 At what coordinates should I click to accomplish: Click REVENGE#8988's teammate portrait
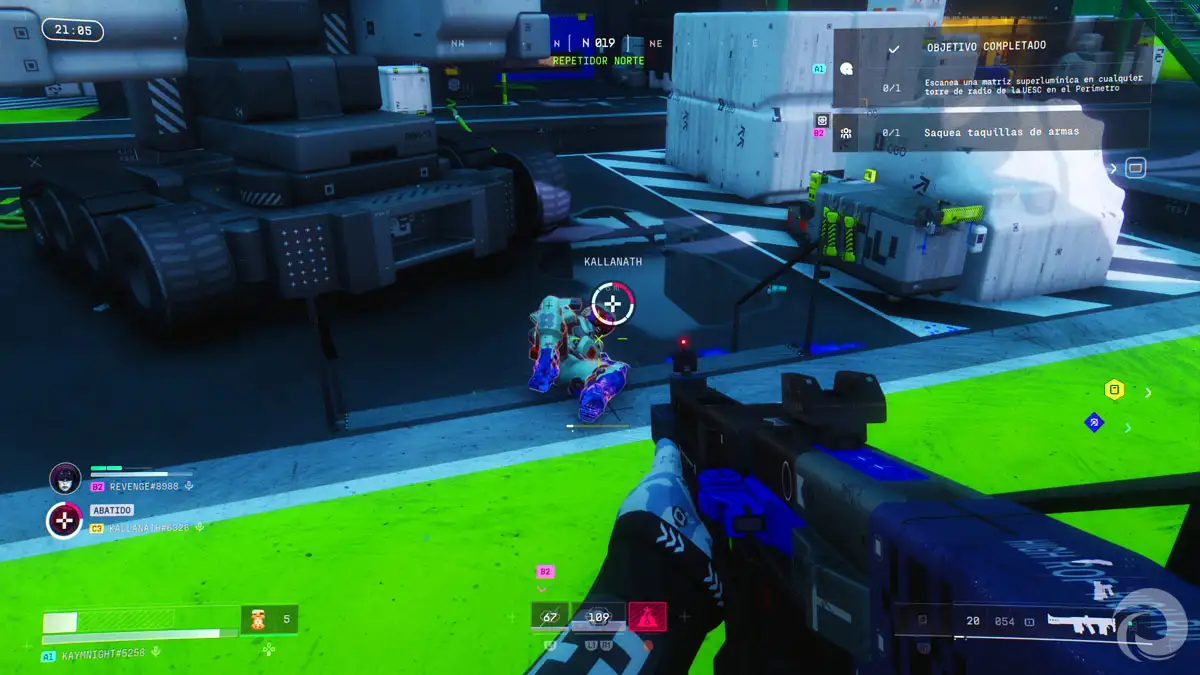(65, 478)
